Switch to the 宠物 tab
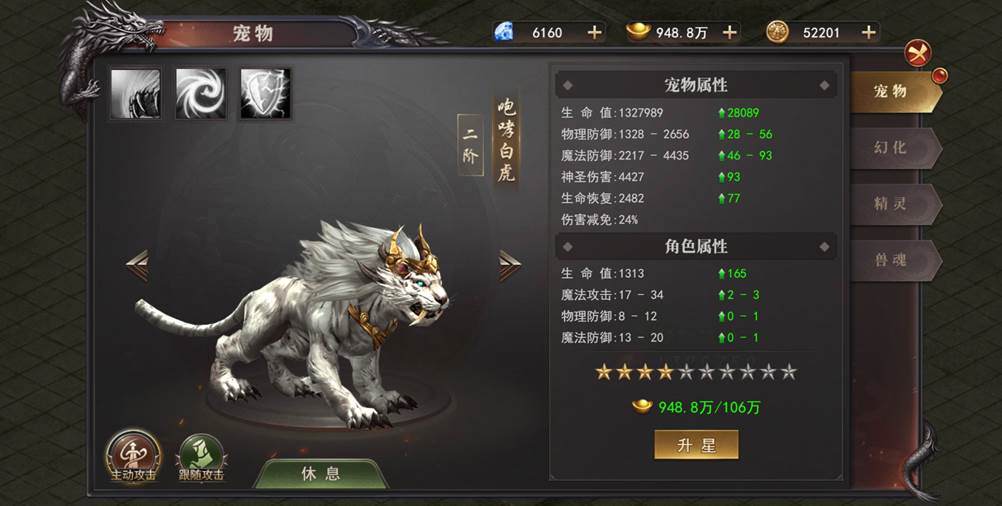Screen dimensions: 1002x506 tap(893, 91)
